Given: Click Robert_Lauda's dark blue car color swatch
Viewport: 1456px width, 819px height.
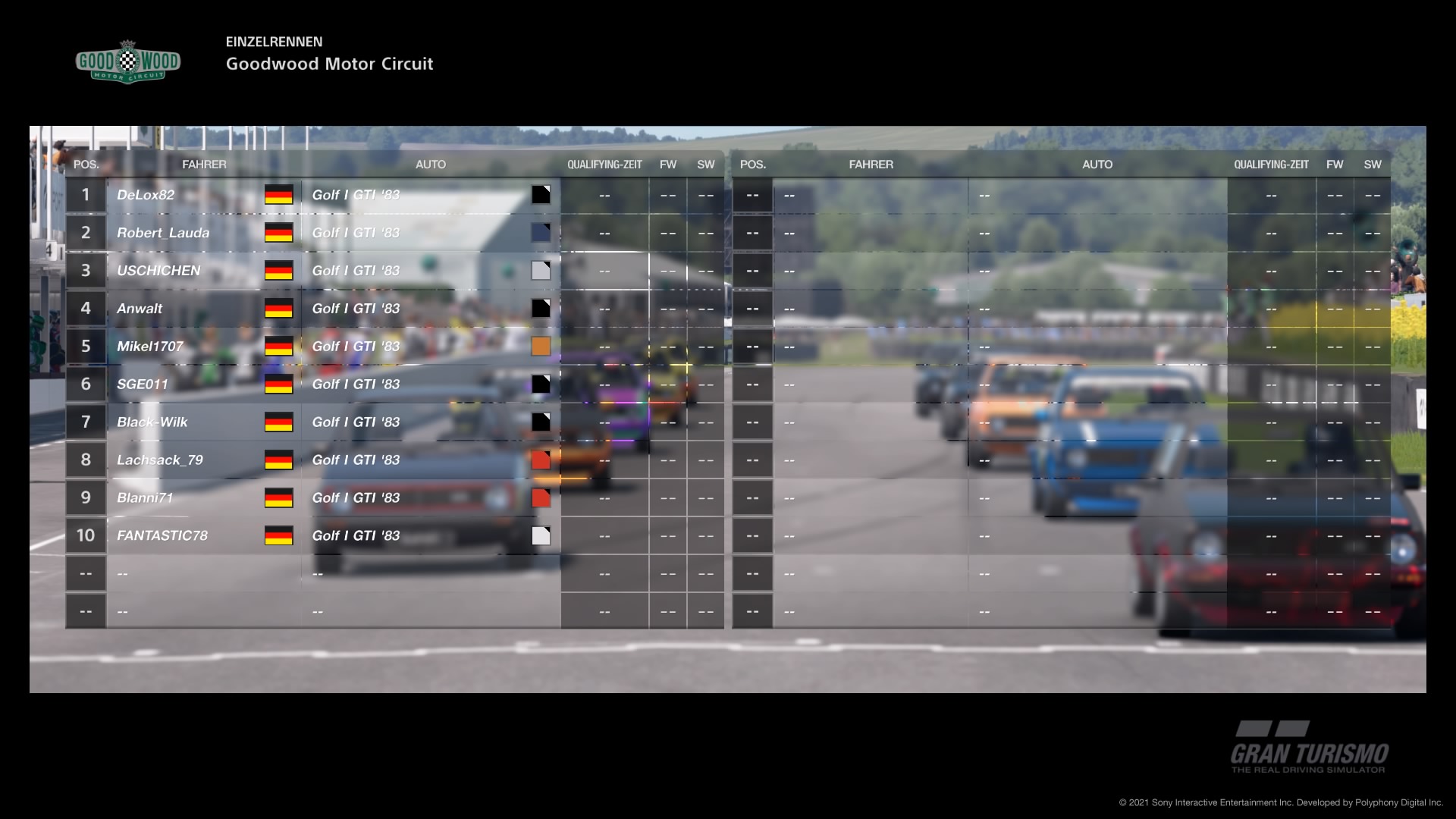Looking at the screenshot, I should tap(541, 233).
